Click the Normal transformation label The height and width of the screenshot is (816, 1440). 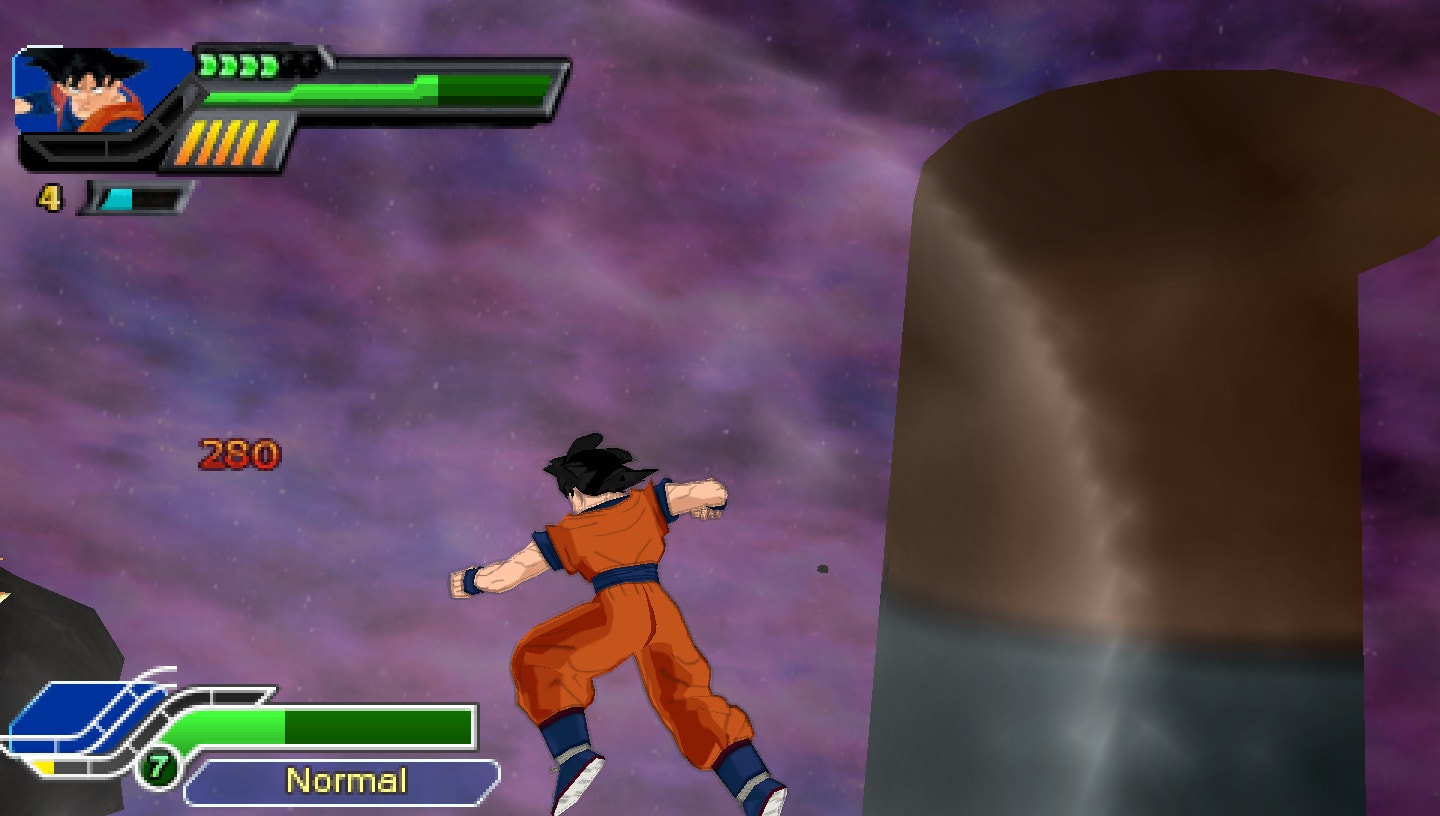coord(348,779)
